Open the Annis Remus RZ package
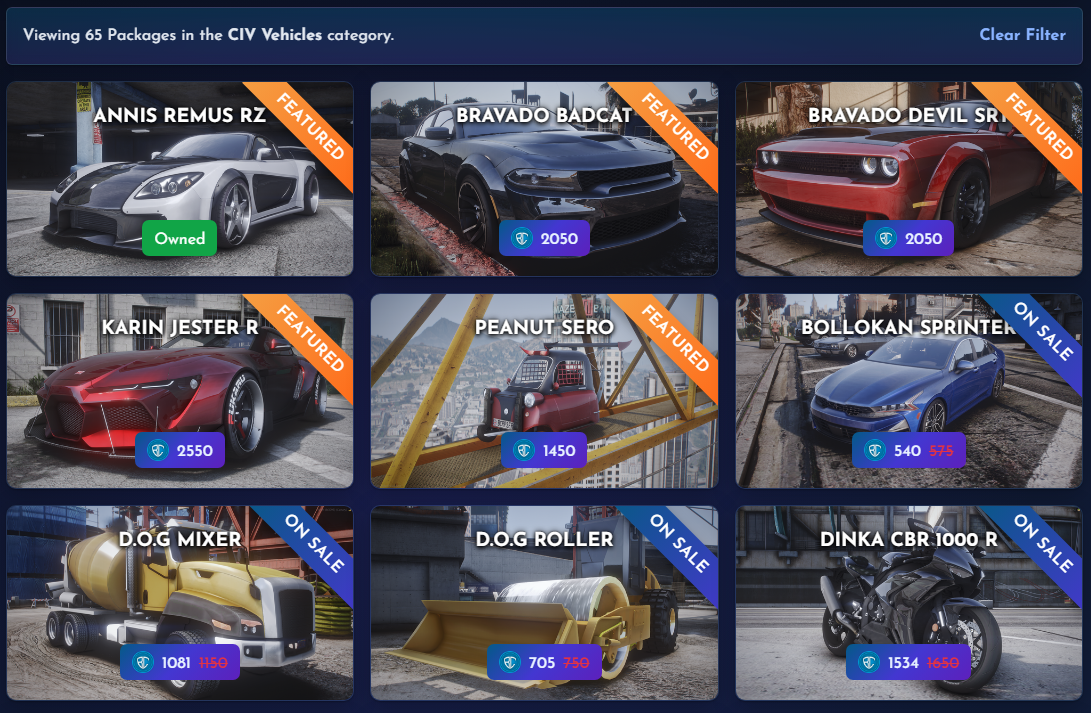The width and height of the screenshot is (1091, 713). coord(180,170)
